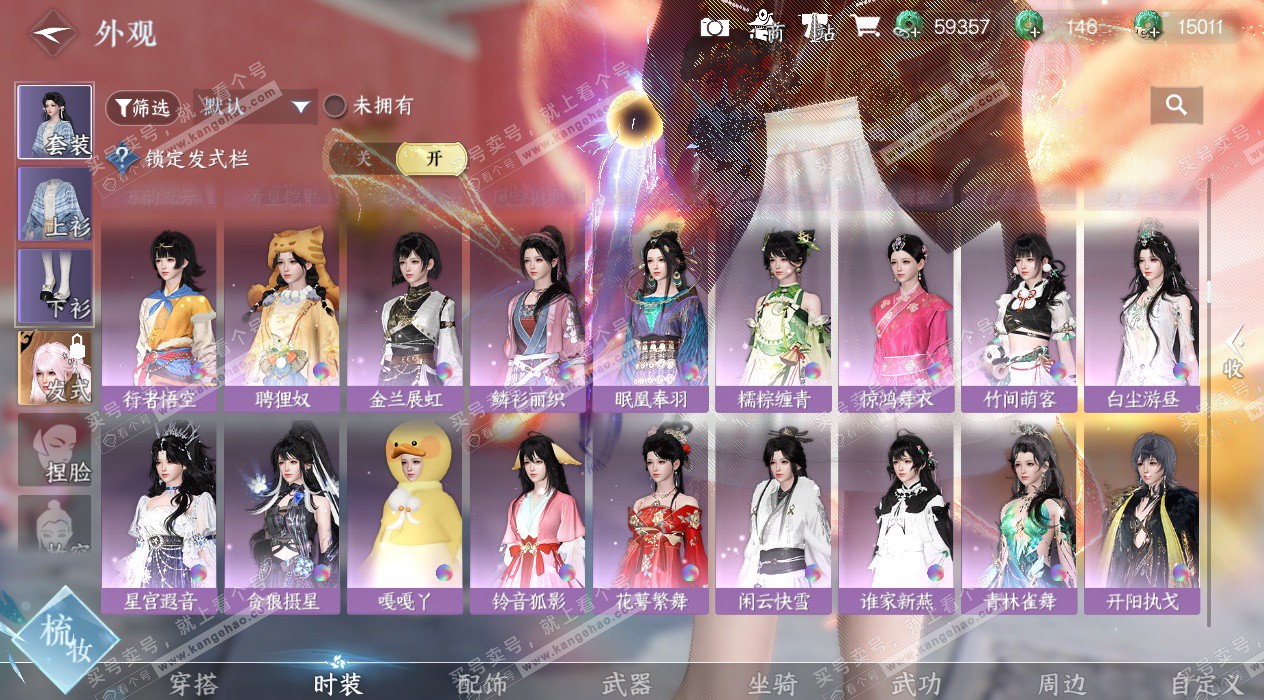This screenshot has height=700, width=1264.
Task: Open the 筛选 filter button
Action: 142,107
